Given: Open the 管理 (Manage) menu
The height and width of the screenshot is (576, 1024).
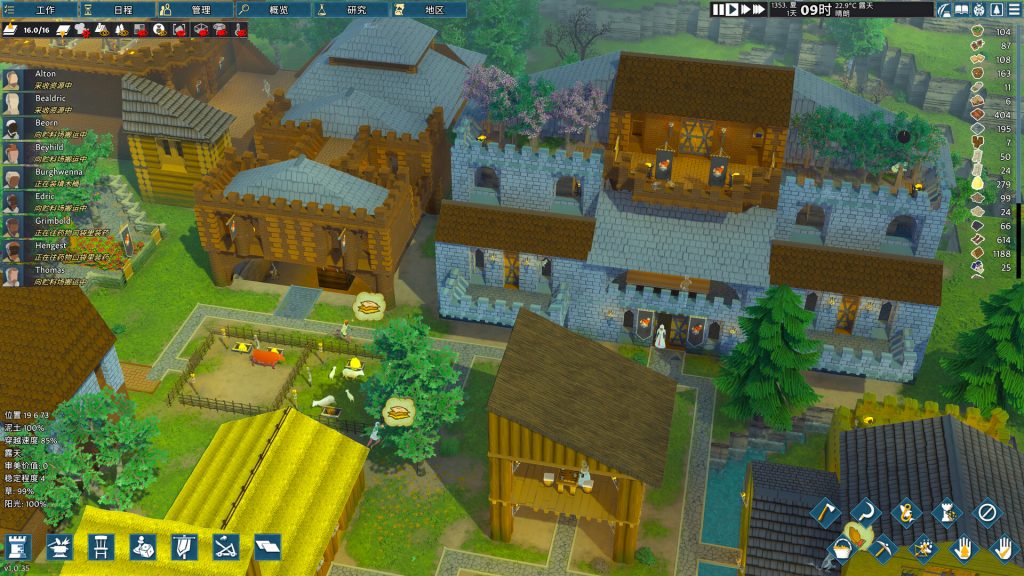Looking at the screenshot, I should pos(197,9).
